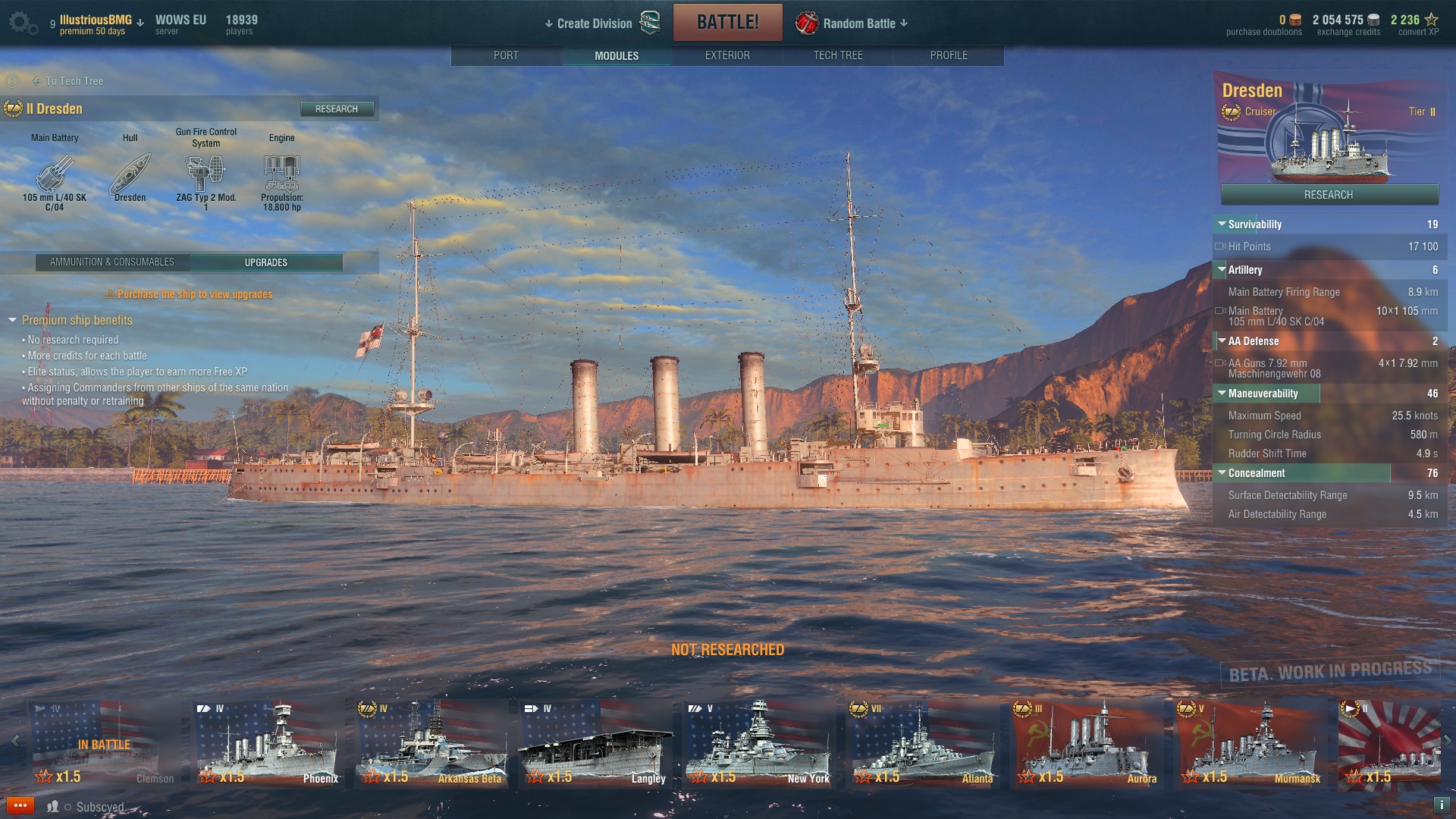Switch to the Port tab

coord(506,55)
